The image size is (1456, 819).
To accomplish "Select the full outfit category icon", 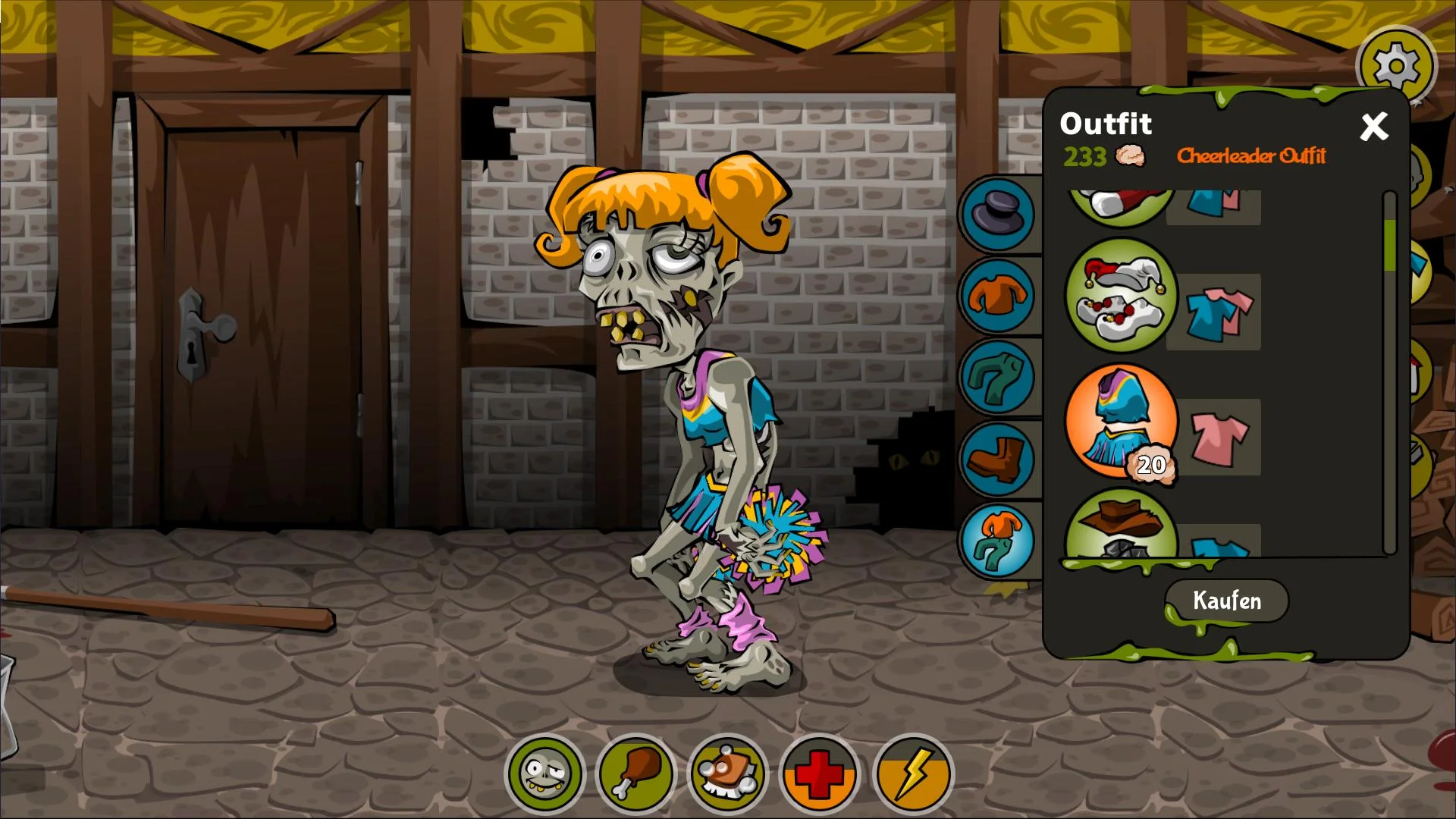I will coord(998,540).
